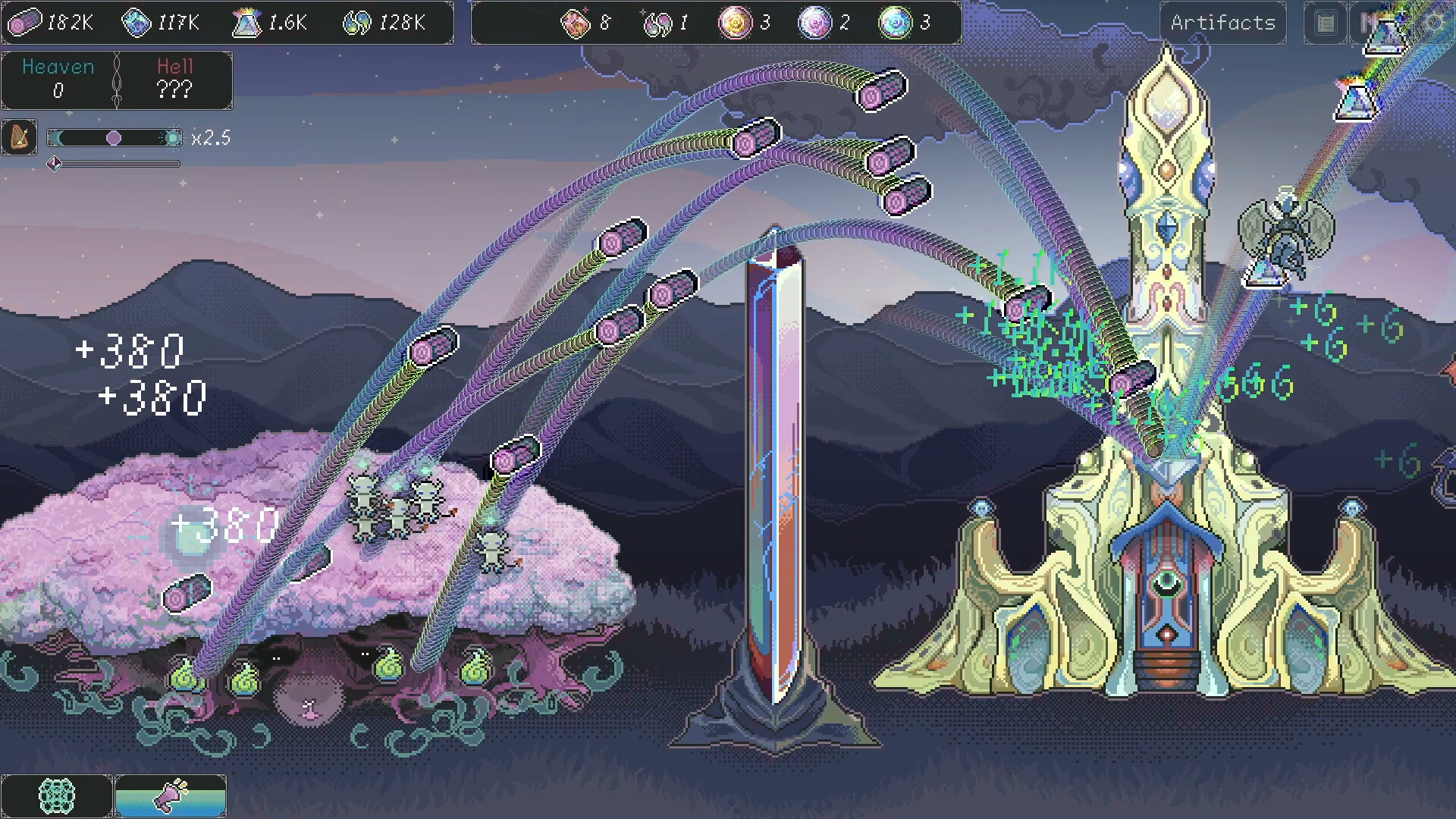Click the rainbow orb counter icon showing 3
The width and height of the screenshot is (1456, 819).
coord(897,22)
